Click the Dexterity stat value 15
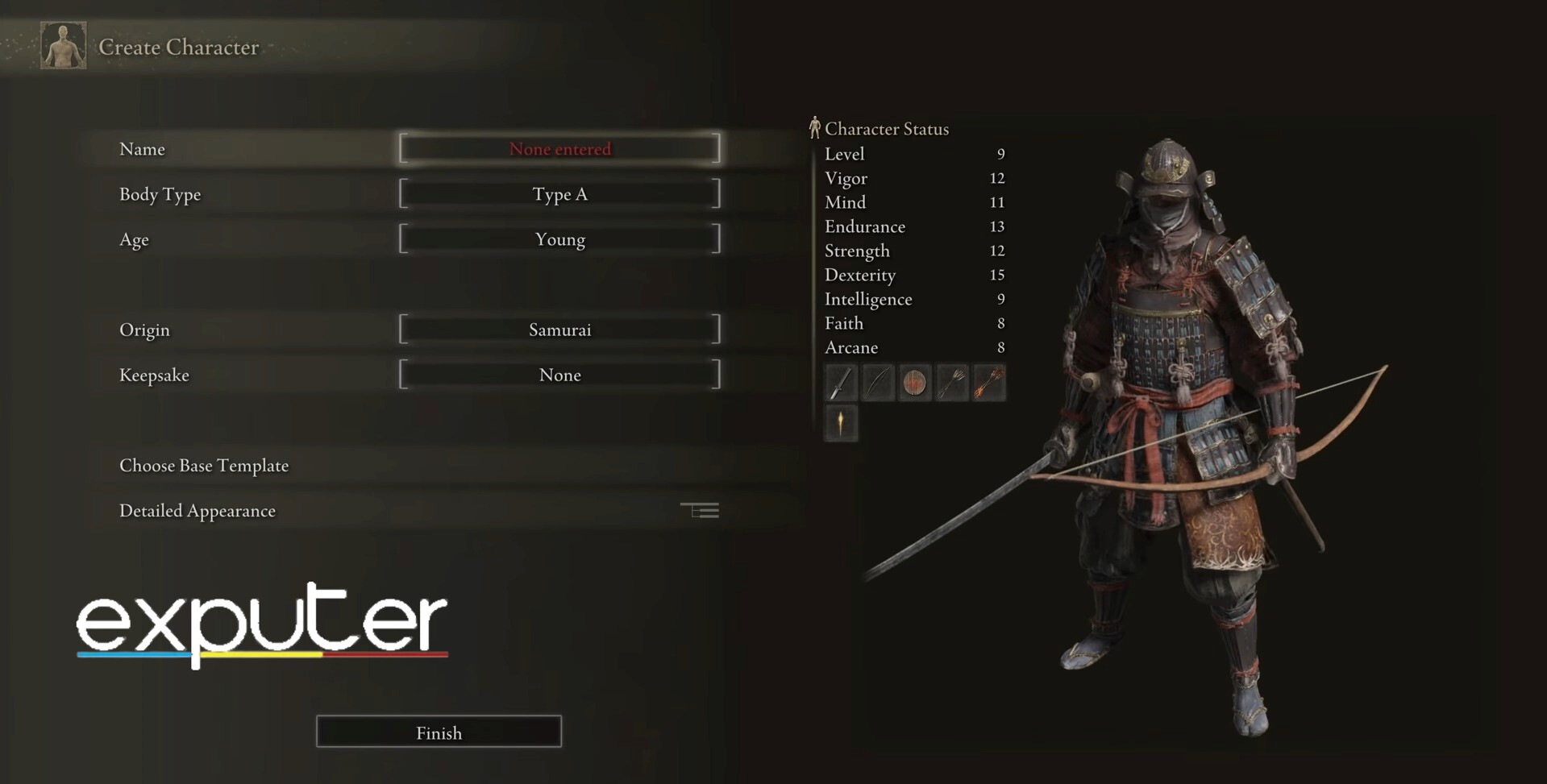This screenshot has width=1547, height=784. pos(997,275)
